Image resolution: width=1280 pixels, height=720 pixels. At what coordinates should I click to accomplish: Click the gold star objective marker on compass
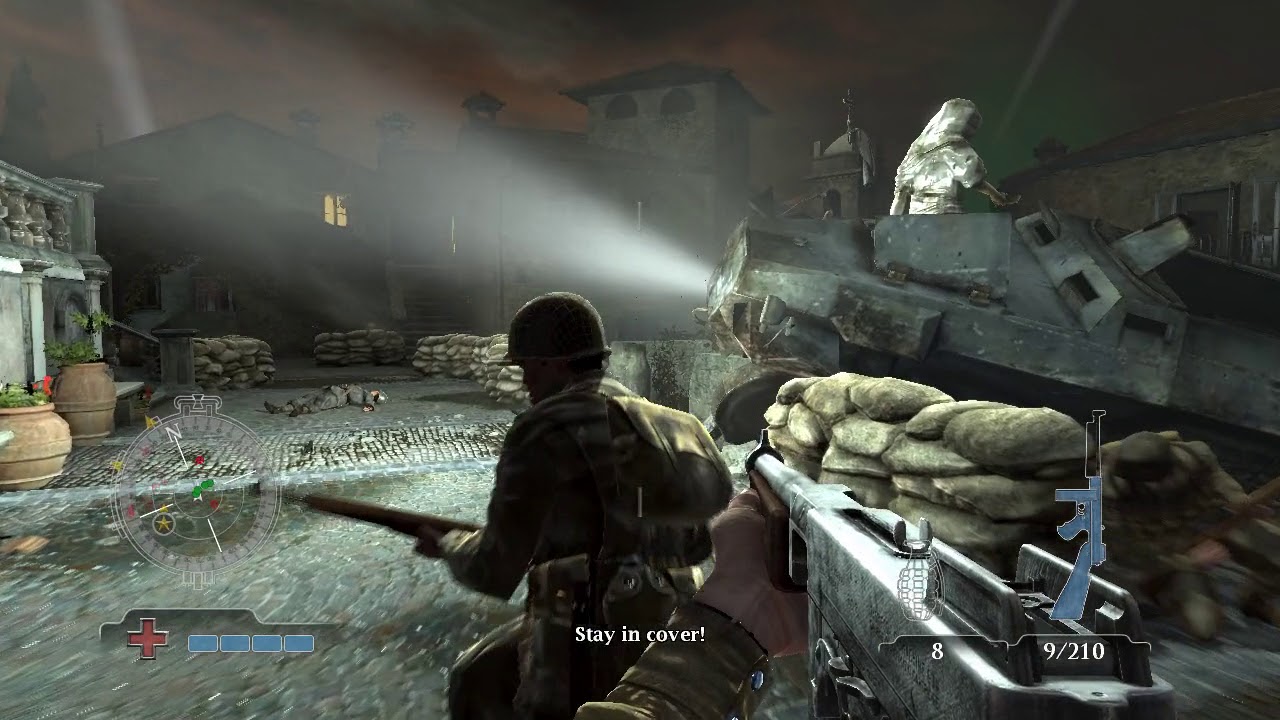point(162,522)
